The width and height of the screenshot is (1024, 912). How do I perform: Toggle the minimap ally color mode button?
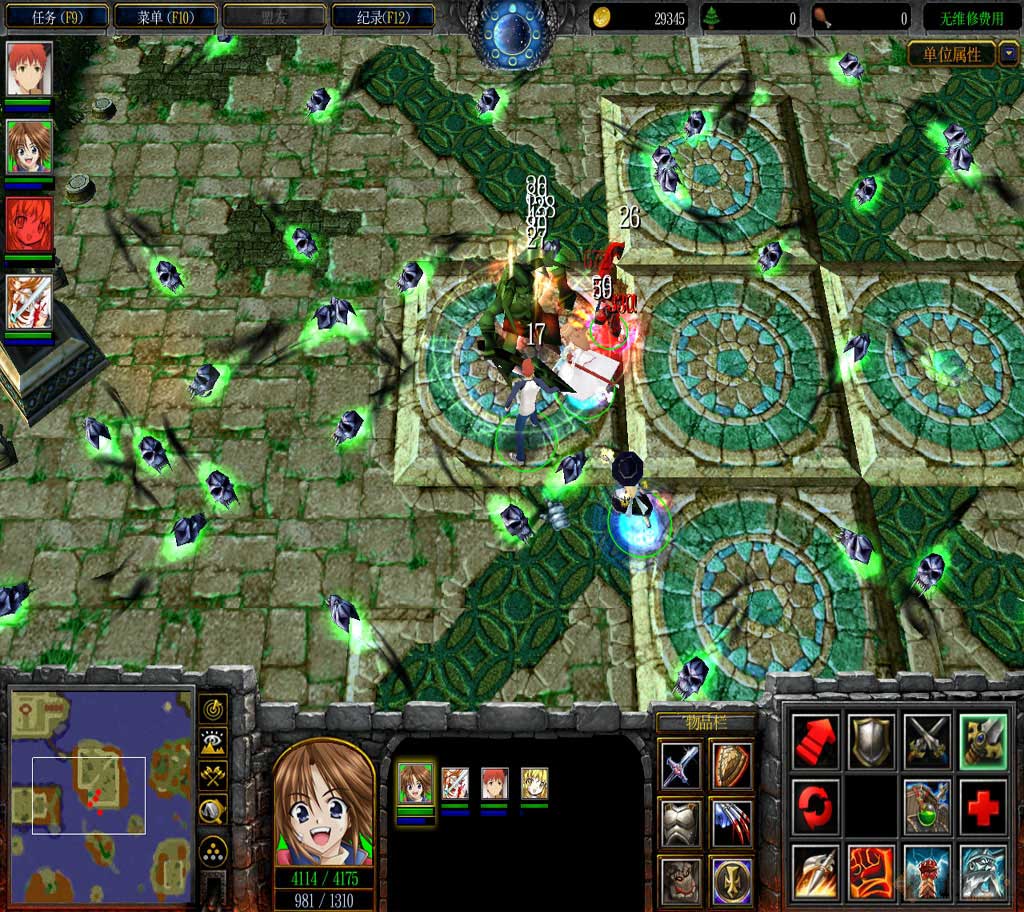[x=213, y=775]
